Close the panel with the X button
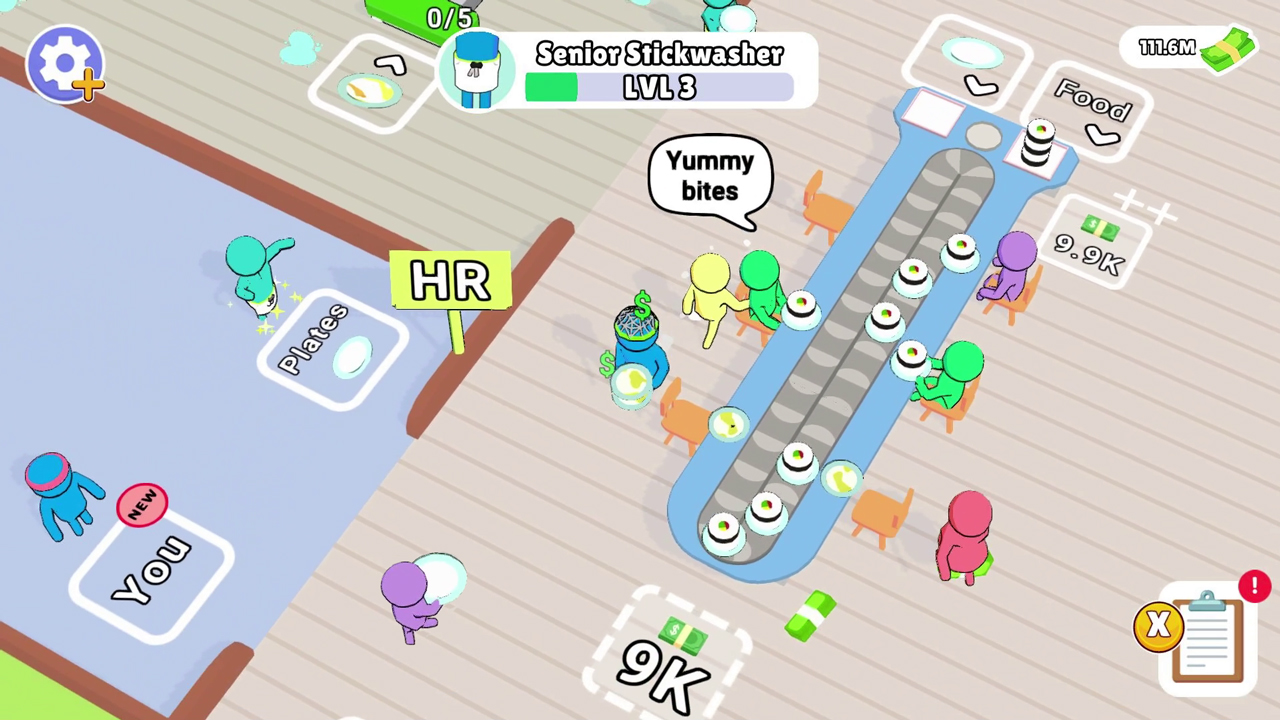Image resolution: width=1280 pixels, height=720 pixels. click(1157, 625)
